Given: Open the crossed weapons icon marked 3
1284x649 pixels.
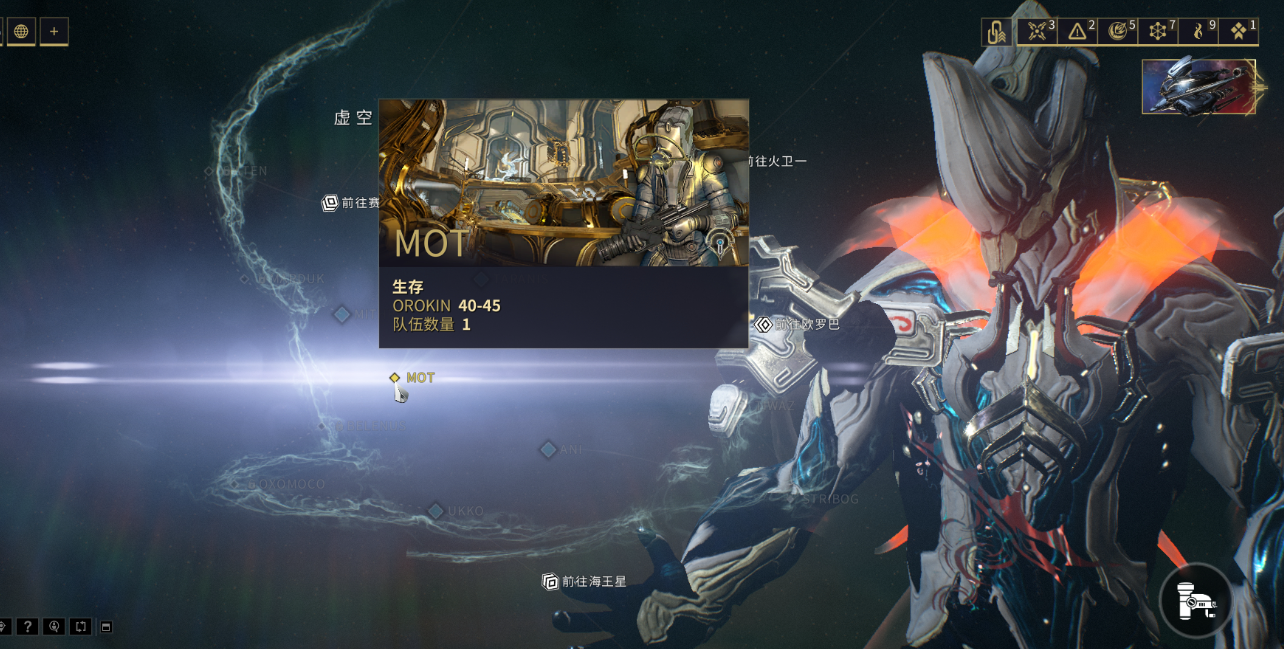Looking at the screenshot, I should (x=1037, y=32).
